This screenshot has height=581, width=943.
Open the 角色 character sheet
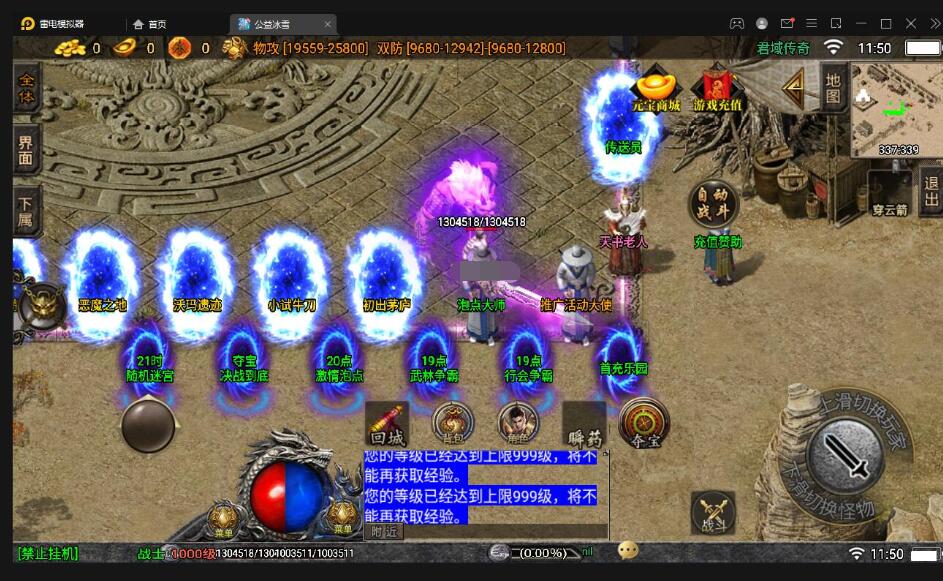tap(518, 423)
